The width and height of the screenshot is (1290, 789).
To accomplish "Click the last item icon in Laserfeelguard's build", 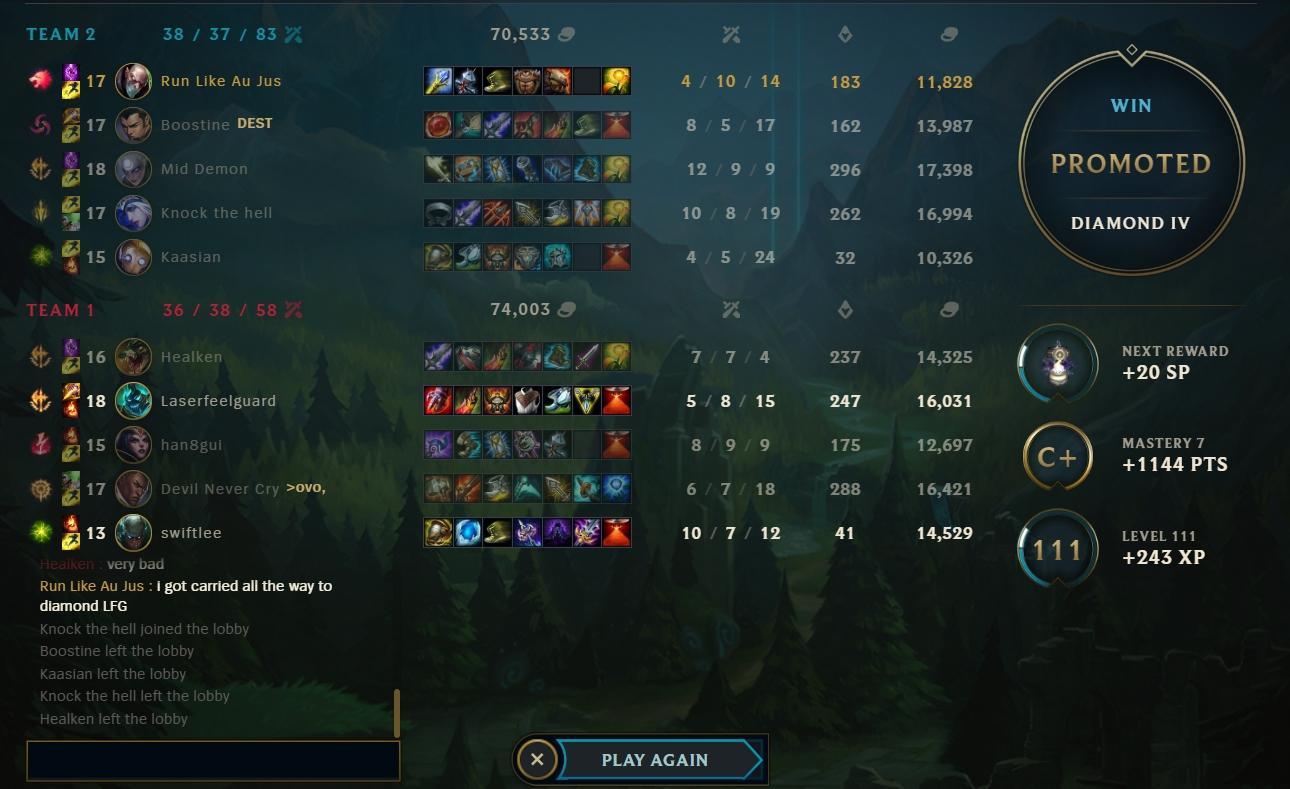I will 616,400.
